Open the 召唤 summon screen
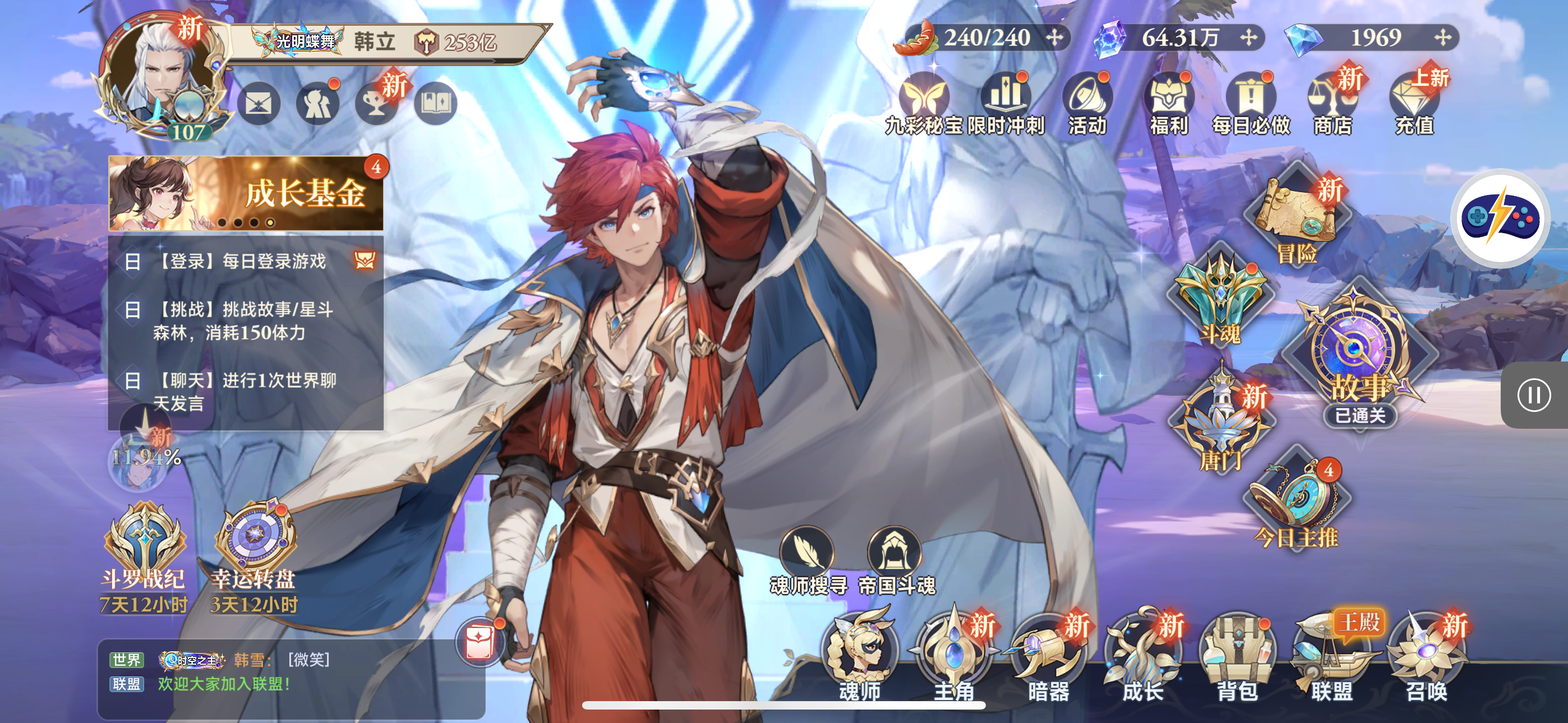The width and height of the screenshot is (1568, 723). pos(1426,654)
